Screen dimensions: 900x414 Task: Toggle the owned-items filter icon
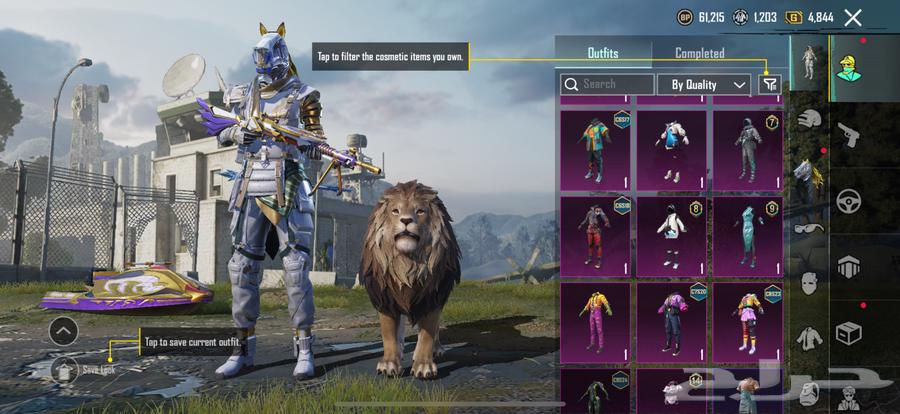pos(769,85)
